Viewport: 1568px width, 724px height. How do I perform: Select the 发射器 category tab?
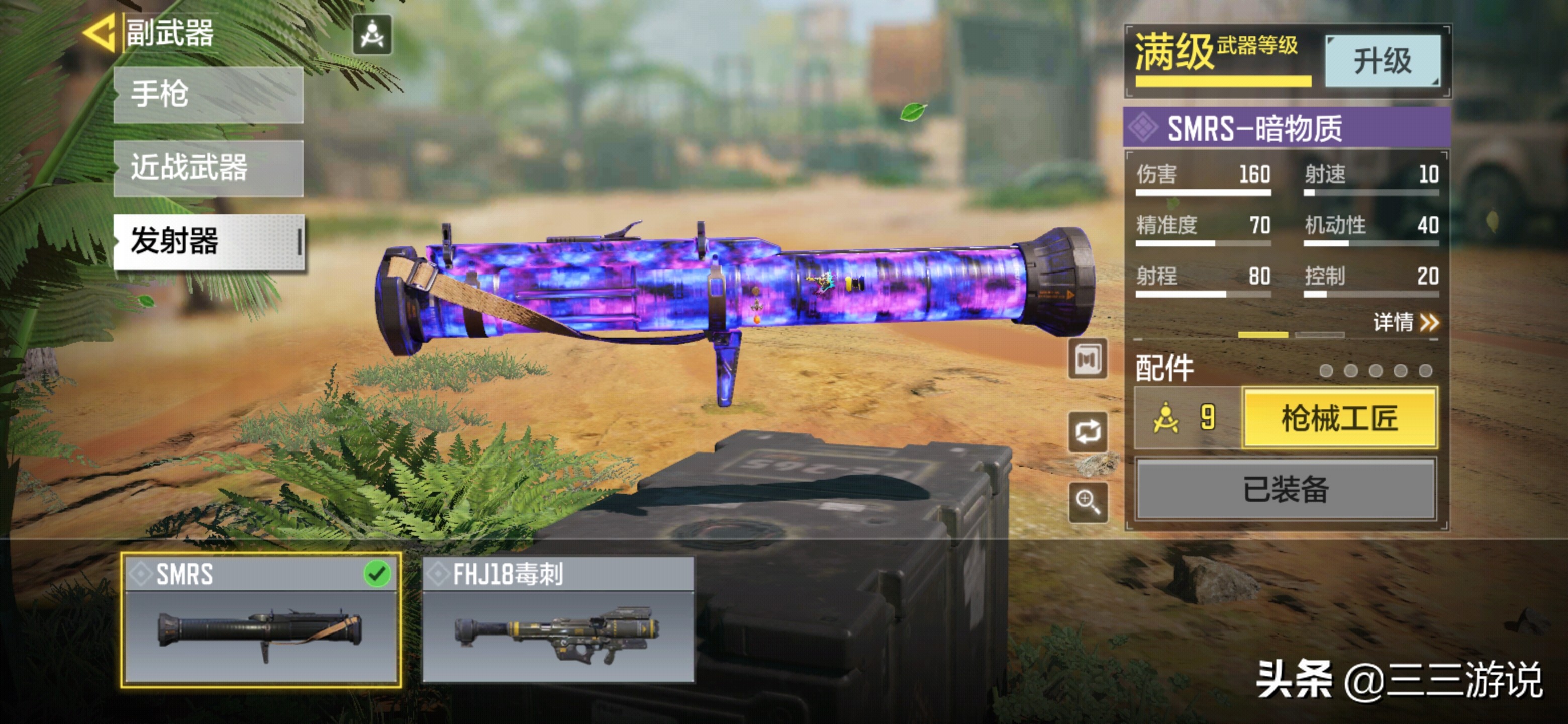208,241
